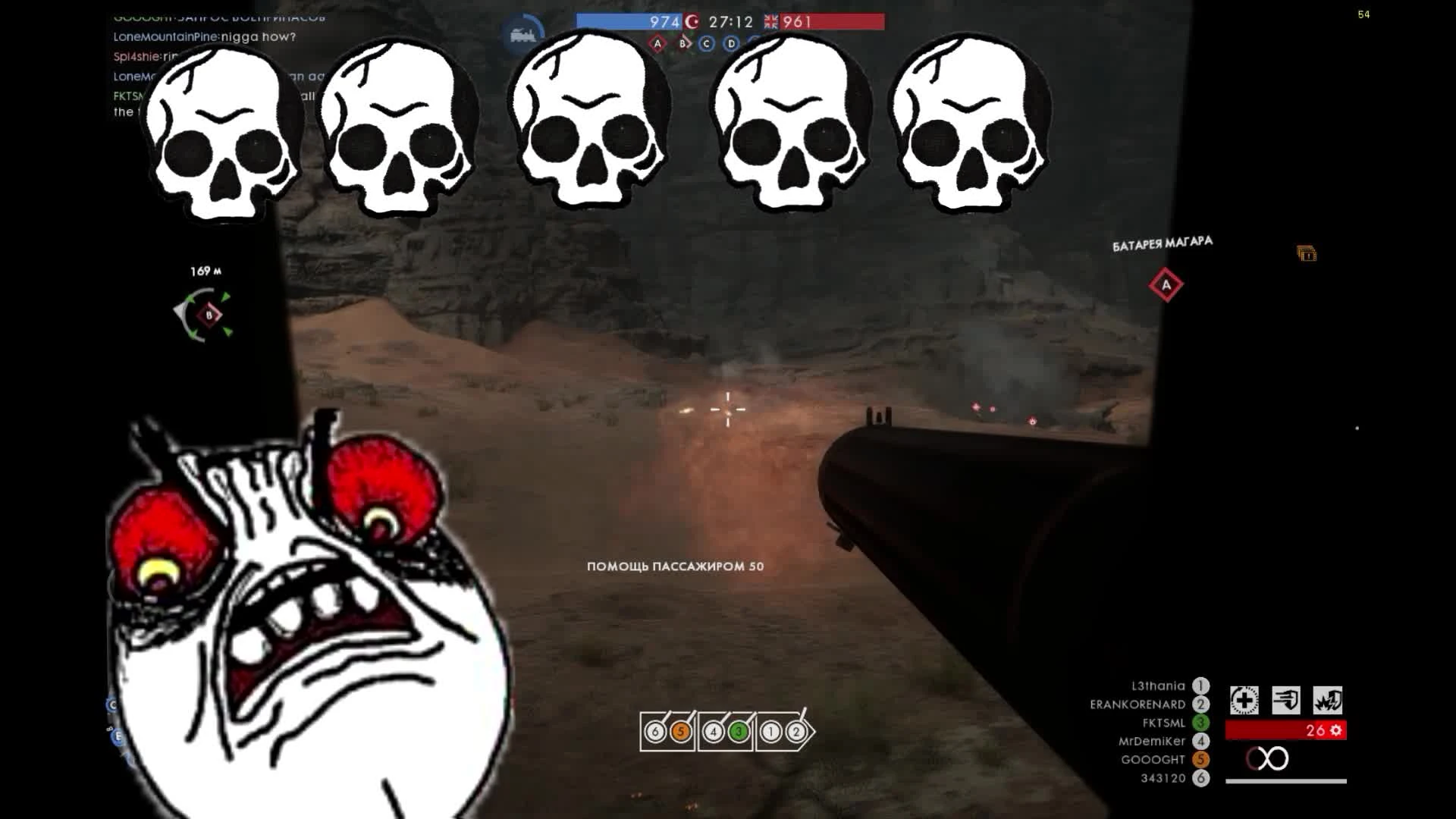The width and height of the screenshot is (1456, 819).
Task: Toggle squad member FKTSML's green marker
Action: coord(1202,723)
